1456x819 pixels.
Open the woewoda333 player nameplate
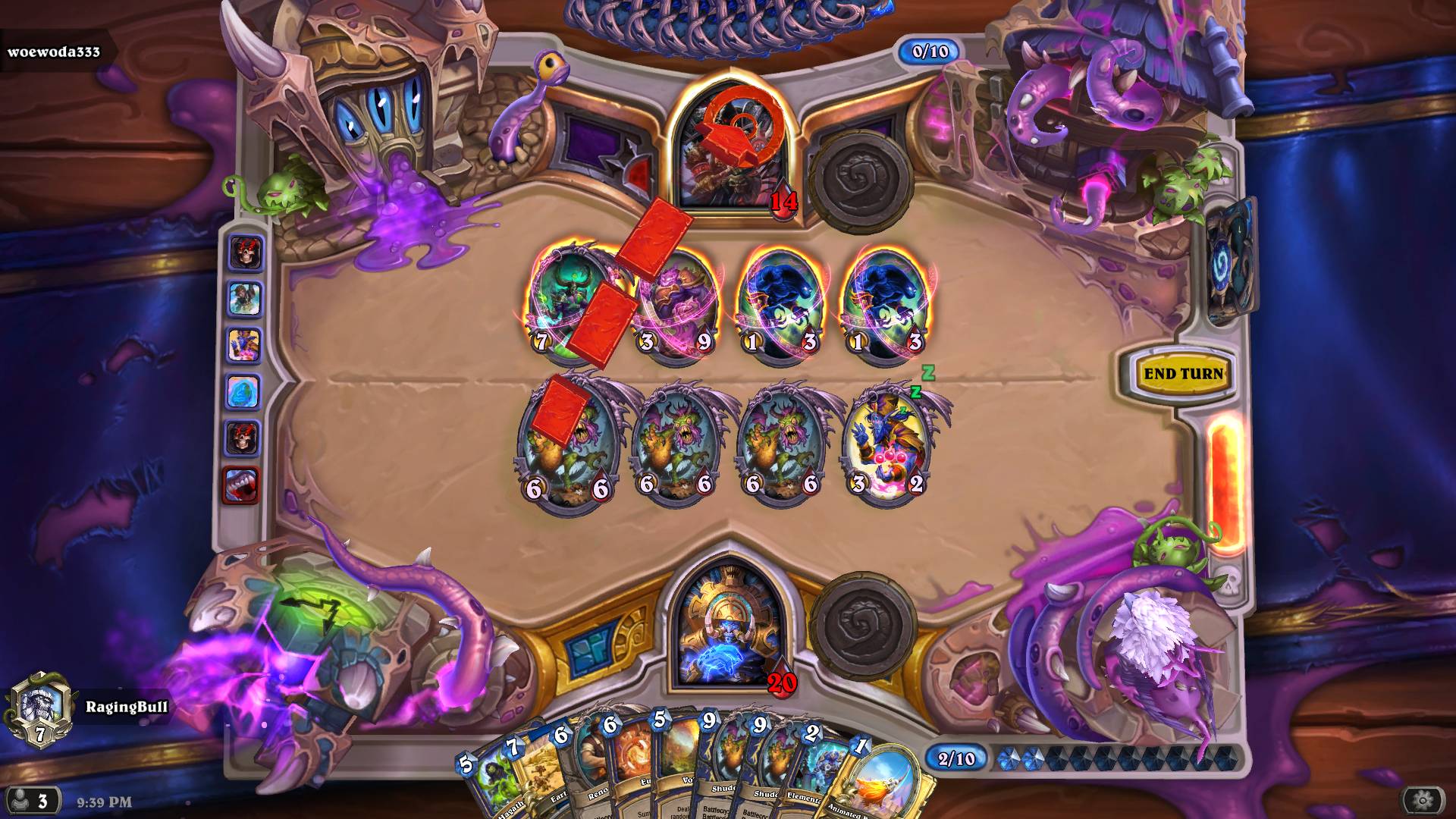point(53,53)
